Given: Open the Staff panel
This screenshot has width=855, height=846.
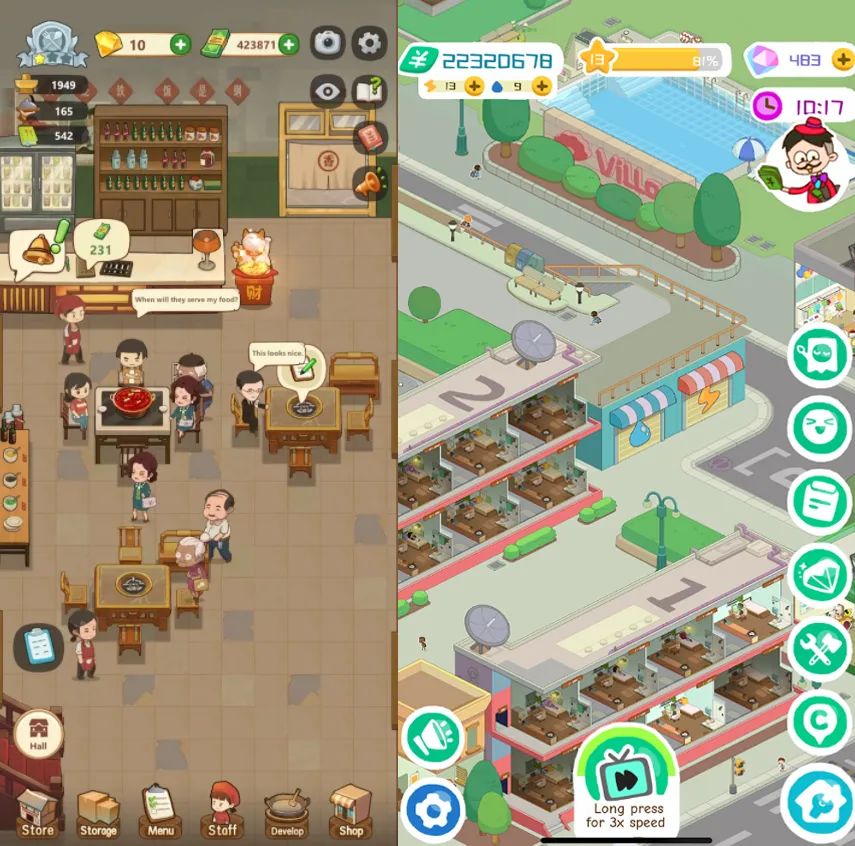Looking at the screenshot, I should (222, 810).
